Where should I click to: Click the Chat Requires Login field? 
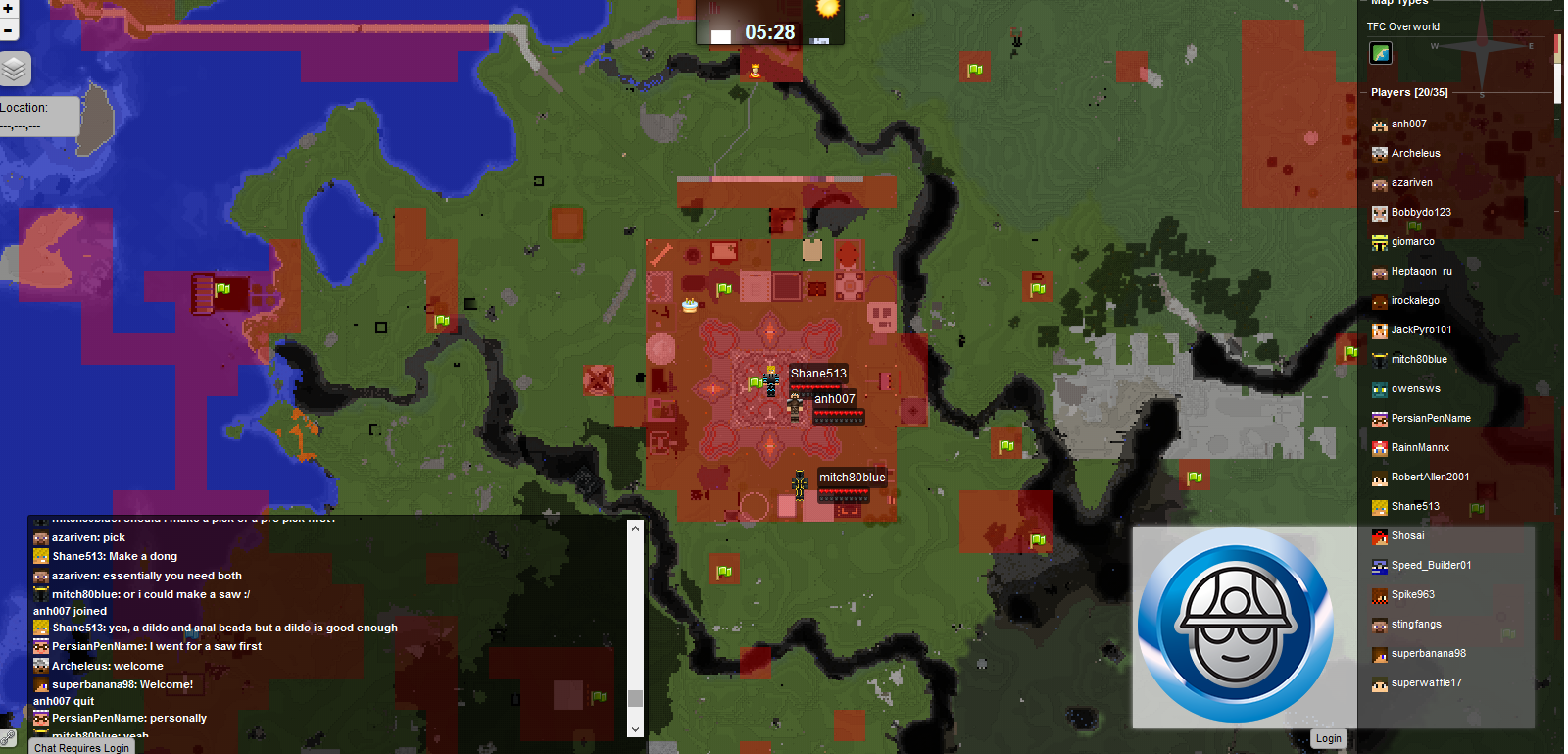(x=82, y=747)
